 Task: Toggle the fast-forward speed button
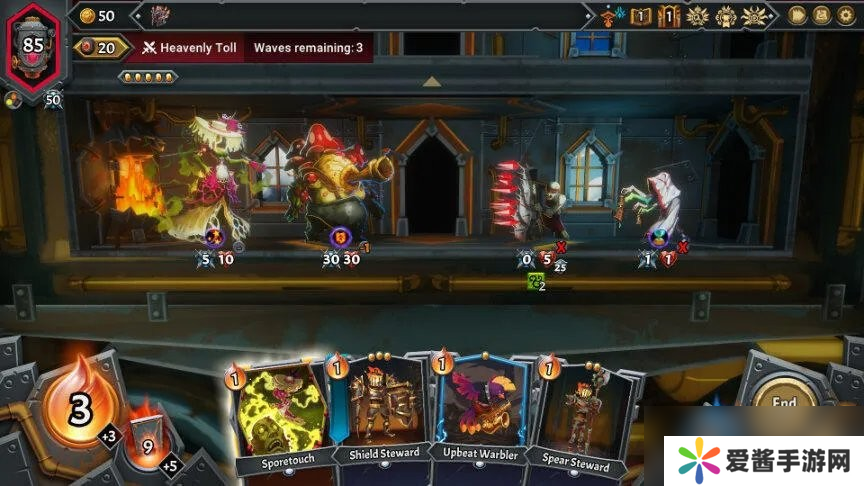798,15
